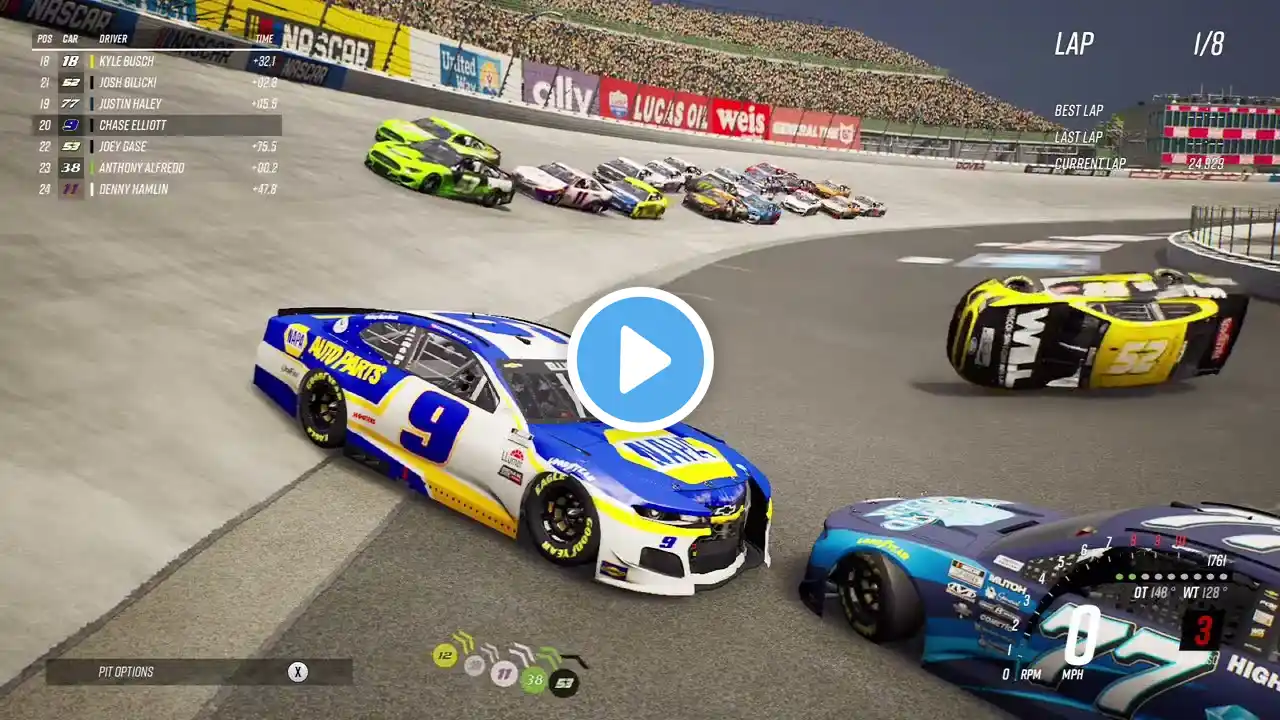Viewport: 1280px width, 720px height.
Task: Select the car 11 proximity tracker badge
Action: pos(504,673)
